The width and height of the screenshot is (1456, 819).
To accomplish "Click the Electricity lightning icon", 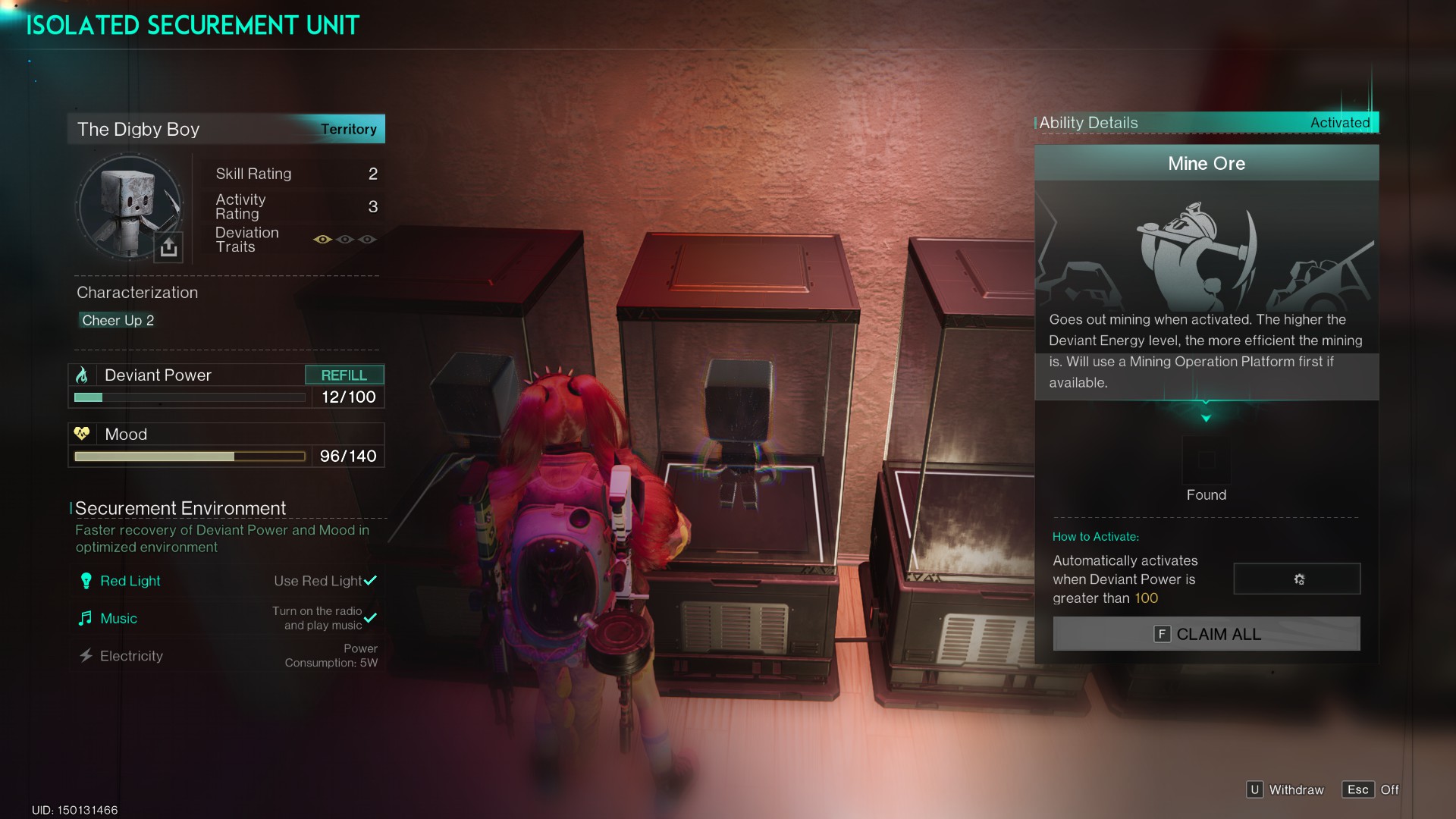I will (86, 655).
